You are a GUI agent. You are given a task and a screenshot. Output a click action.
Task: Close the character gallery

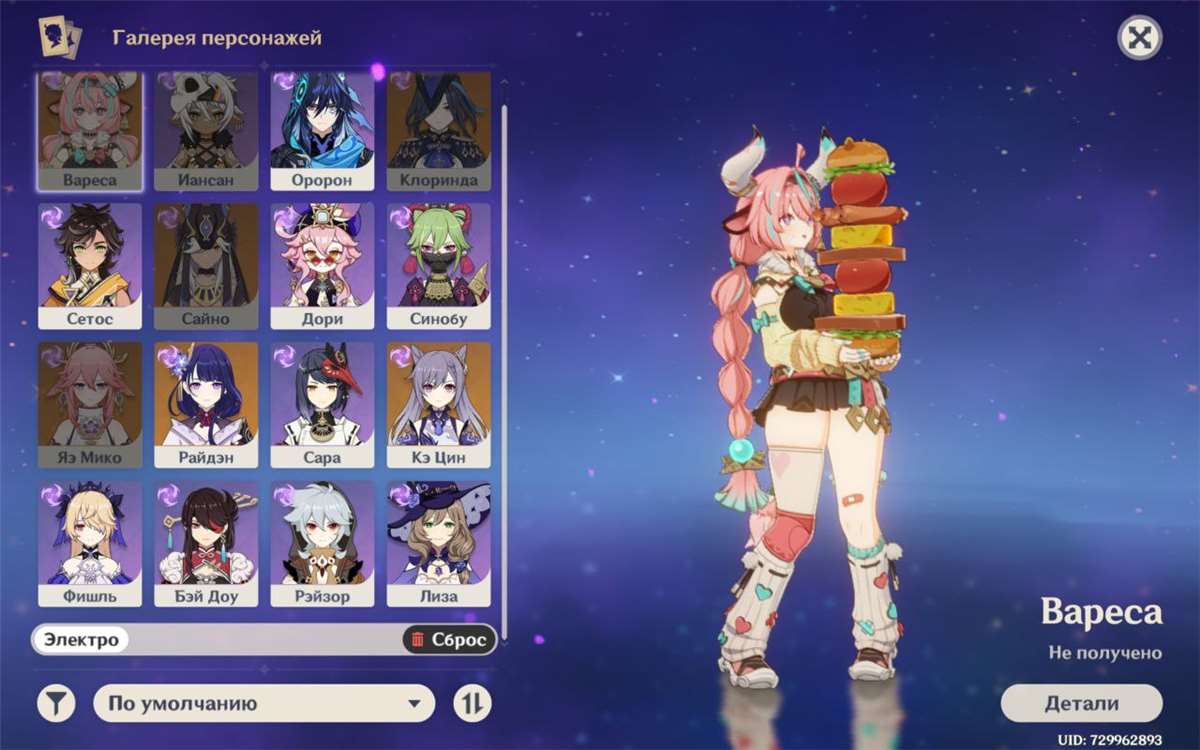[1139, 39]
